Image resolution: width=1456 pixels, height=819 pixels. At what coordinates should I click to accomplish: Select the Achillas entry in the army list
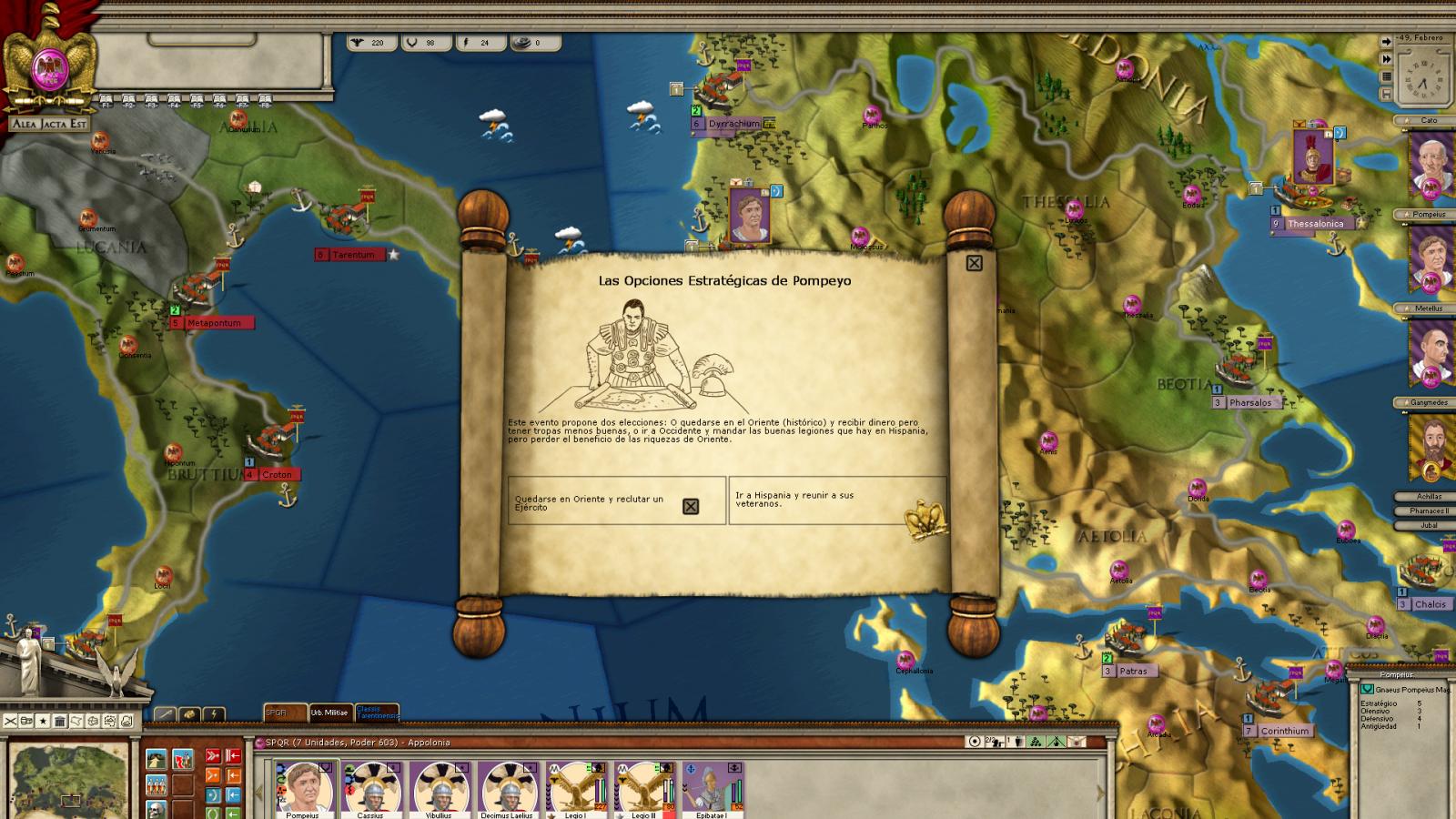1429,497
